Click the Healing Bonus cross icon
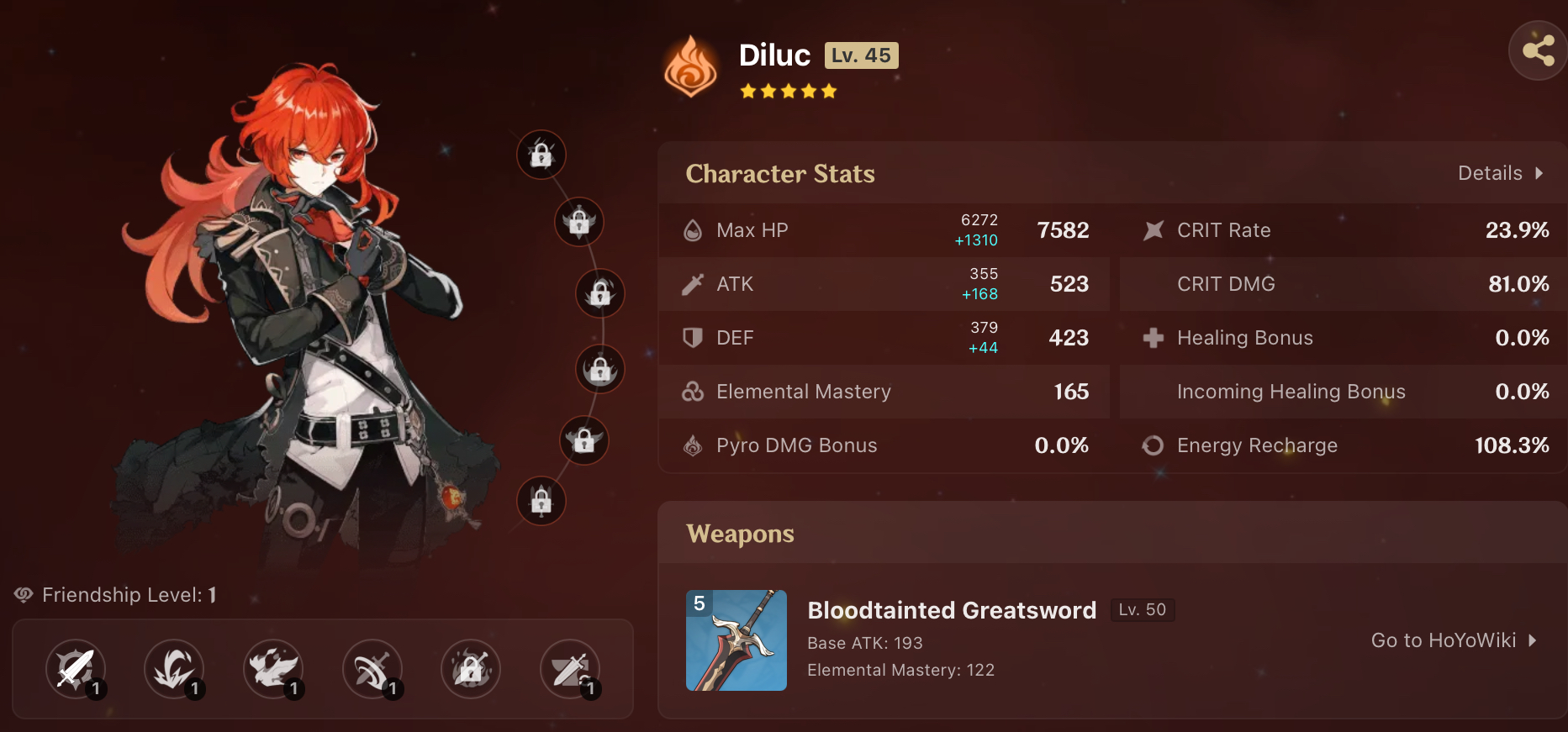This screenshot has width=1568, height=732. 1153,338
